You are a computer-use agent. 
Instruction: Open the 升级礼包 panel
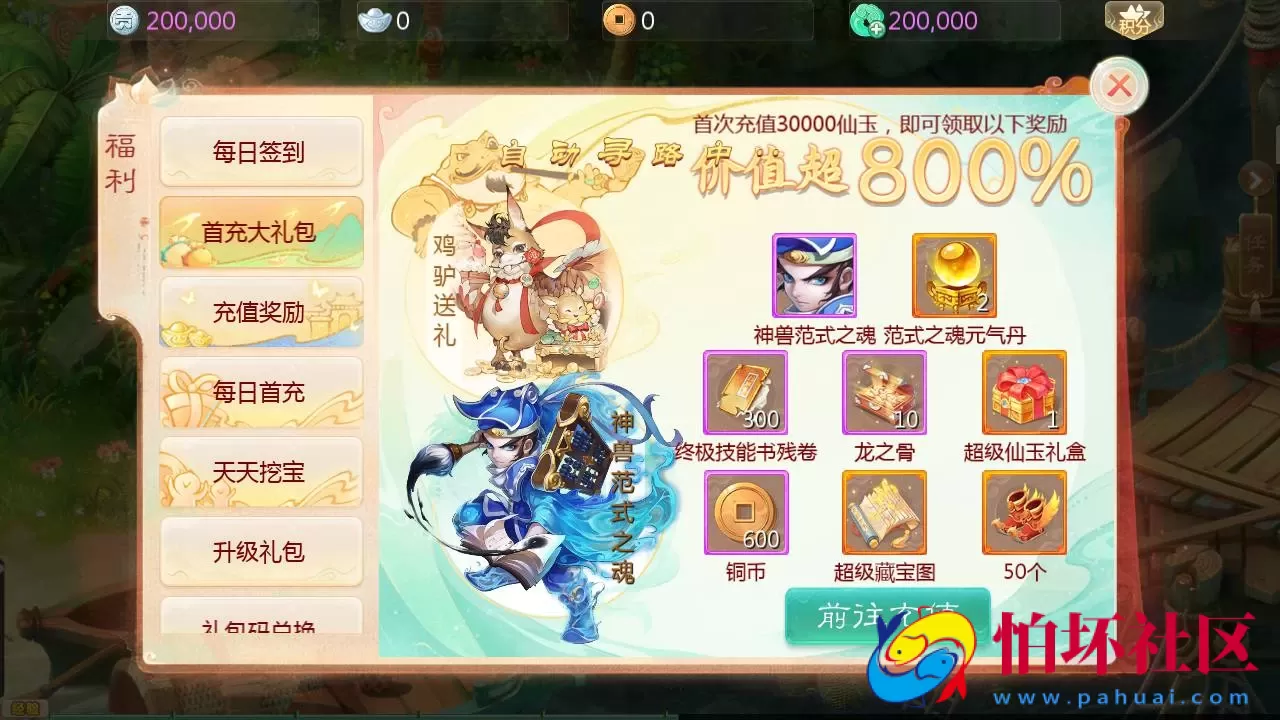[x=260, y=552]
